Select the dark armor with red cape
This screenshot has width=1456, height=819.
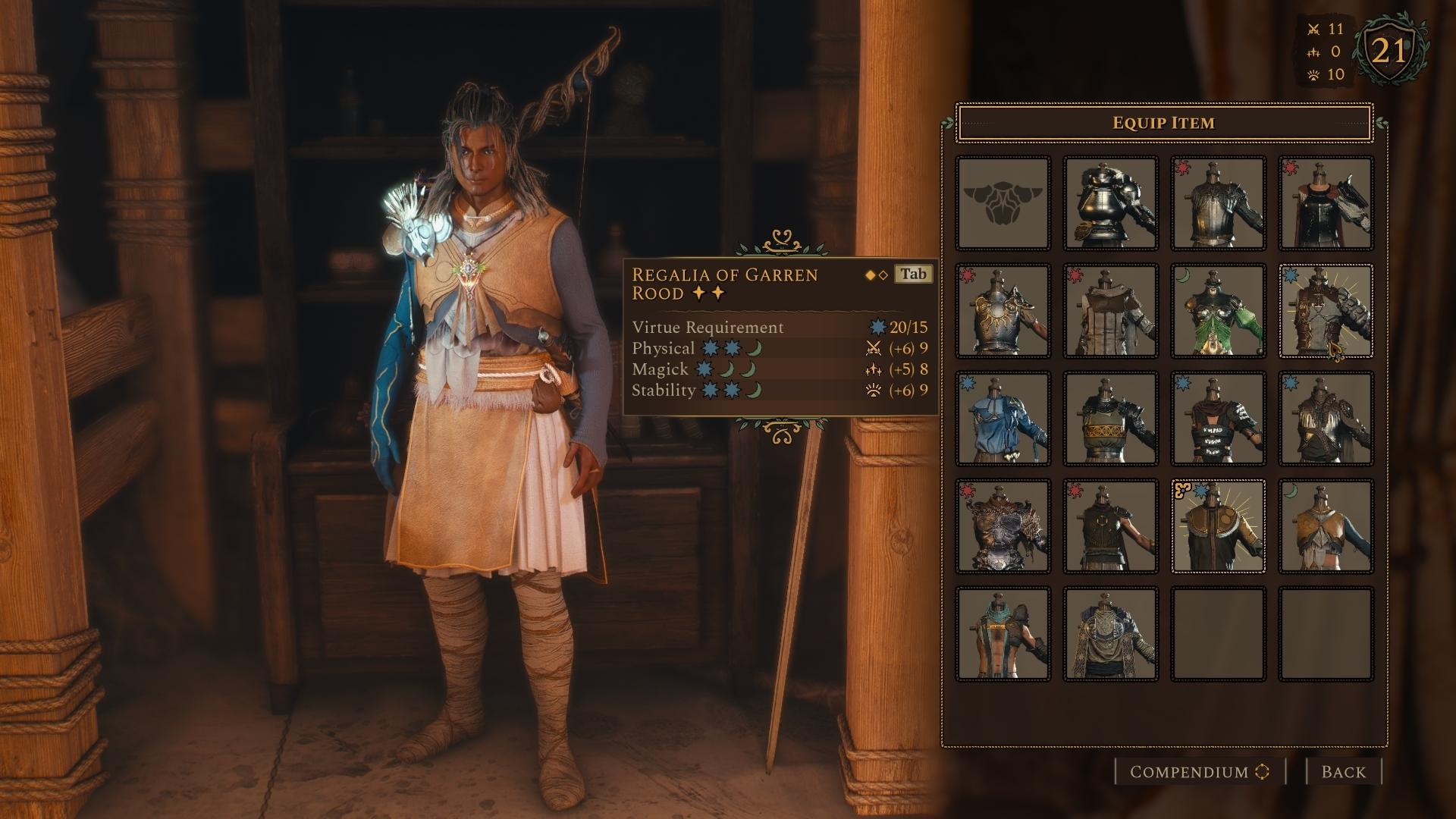coord(1326,203)
